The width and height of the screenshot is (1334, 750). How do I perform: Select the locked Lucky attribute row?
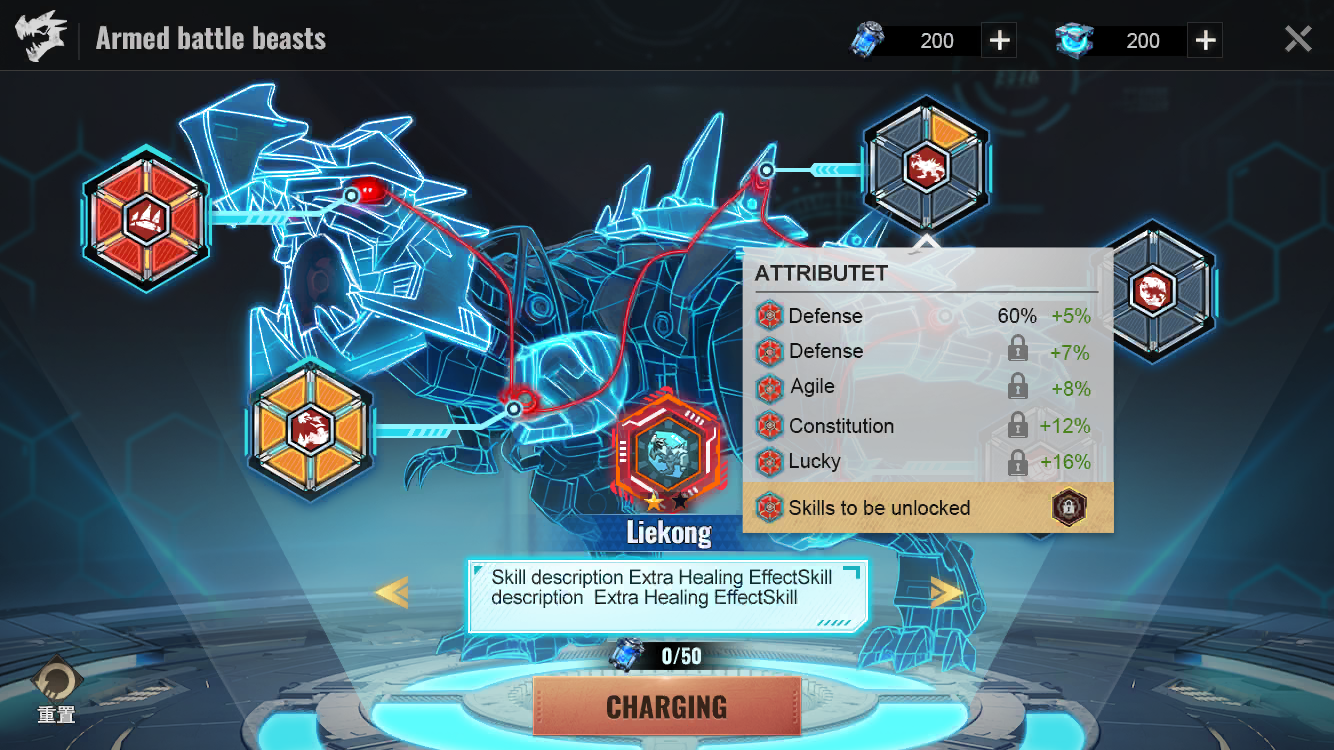927,462
